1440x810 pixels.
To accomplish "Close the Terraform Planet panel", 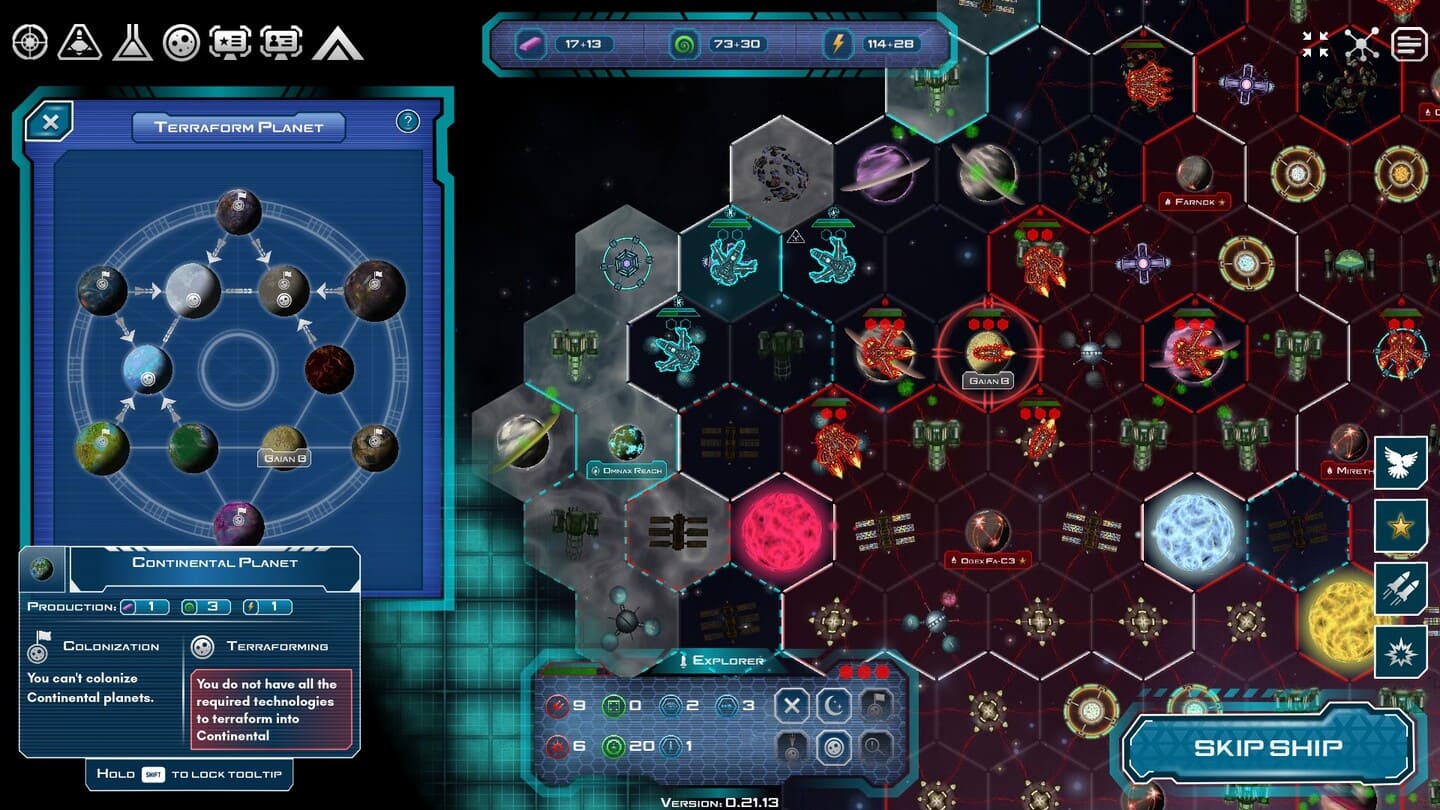I will point(50,122).
